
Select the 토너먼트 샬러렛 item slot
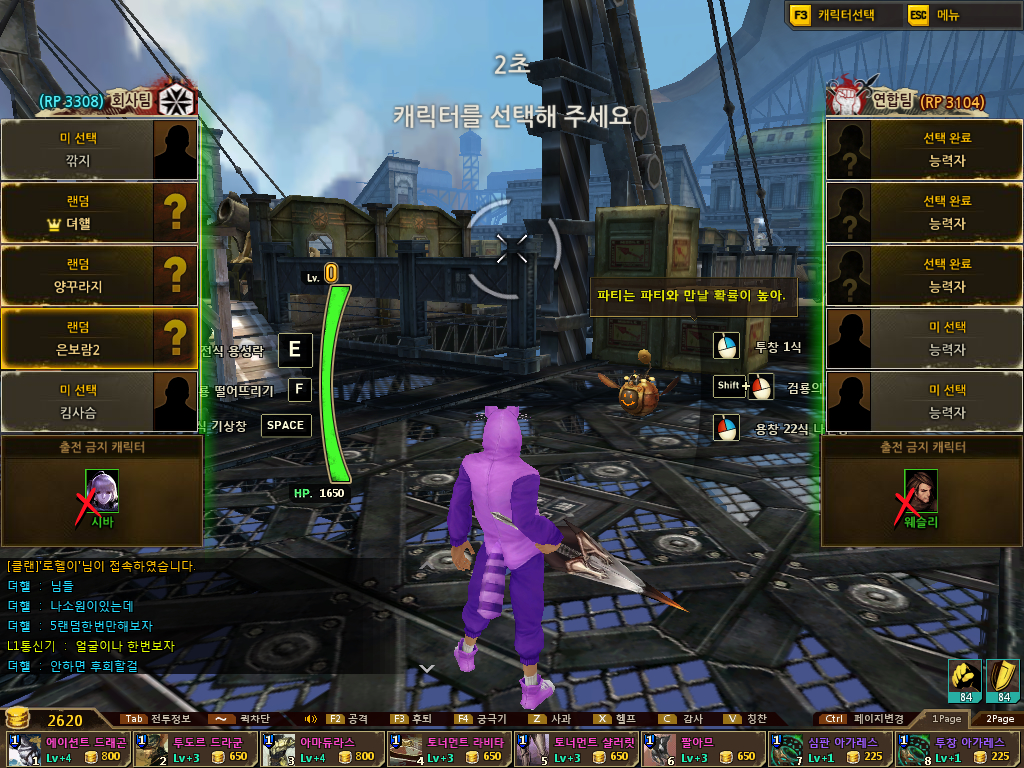[x=575, y=749]
